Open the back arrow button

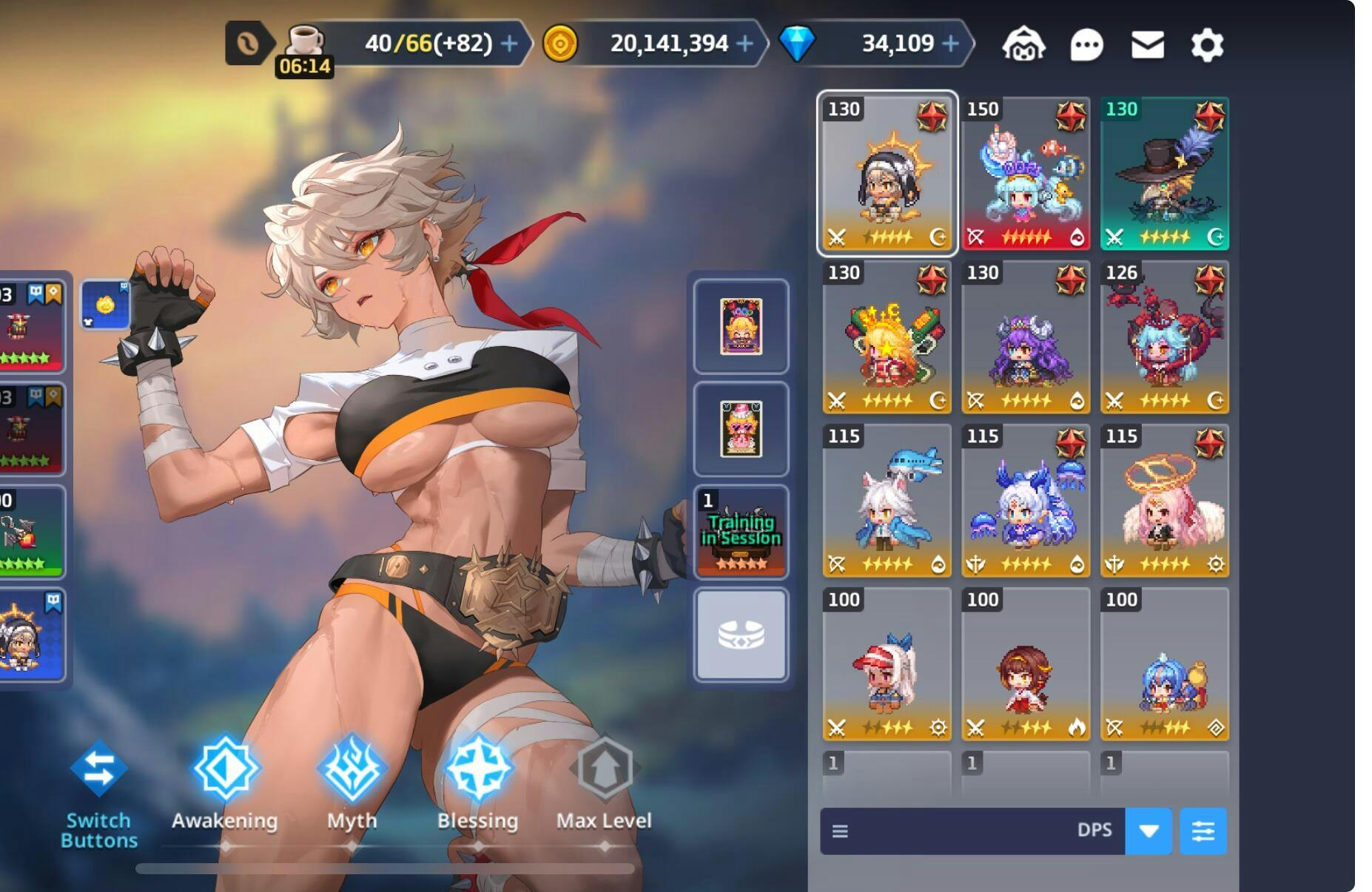(248, 44)
